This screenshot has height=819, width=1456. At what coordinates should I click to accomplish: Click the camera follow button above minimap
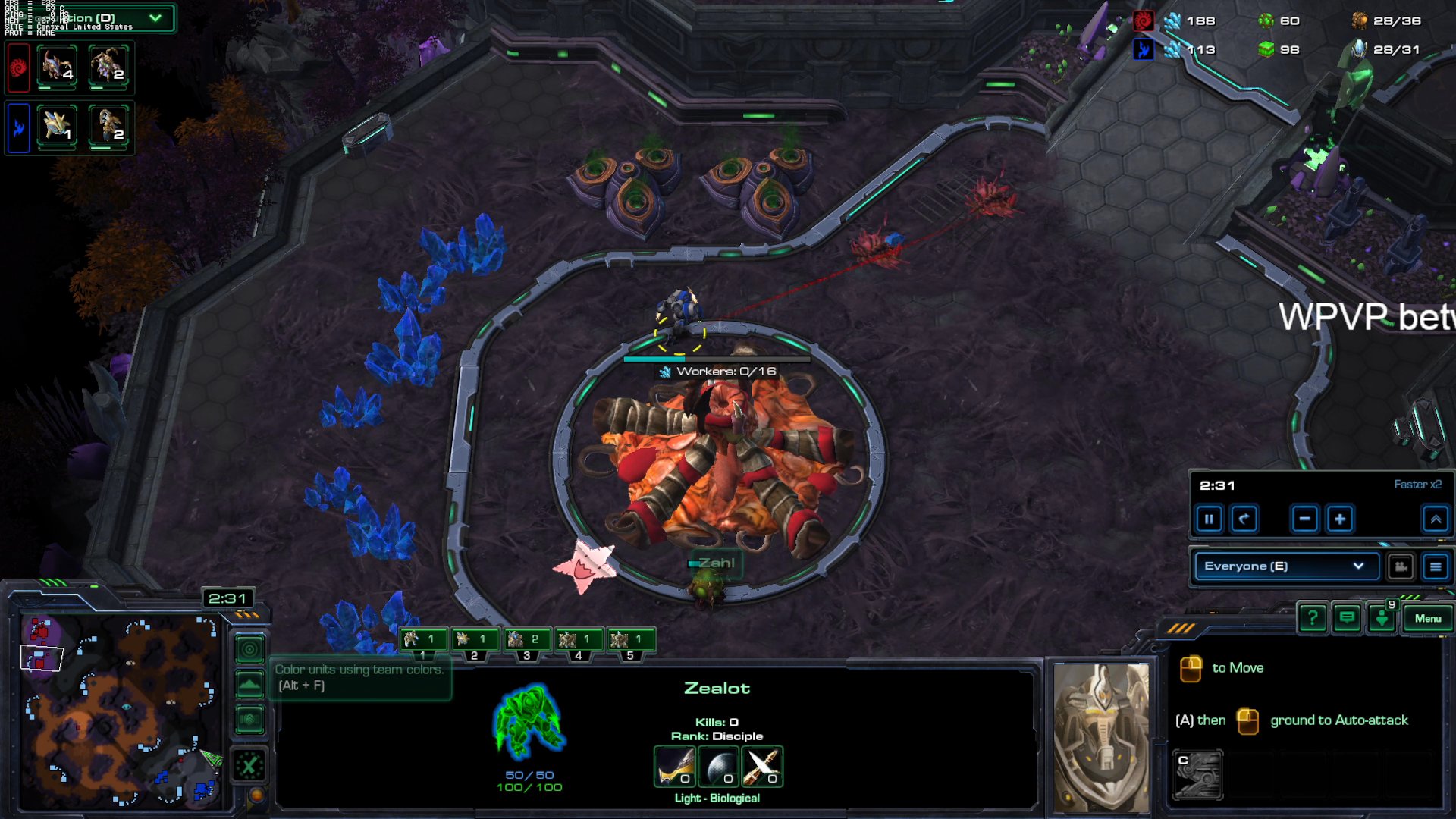(249, 650)
